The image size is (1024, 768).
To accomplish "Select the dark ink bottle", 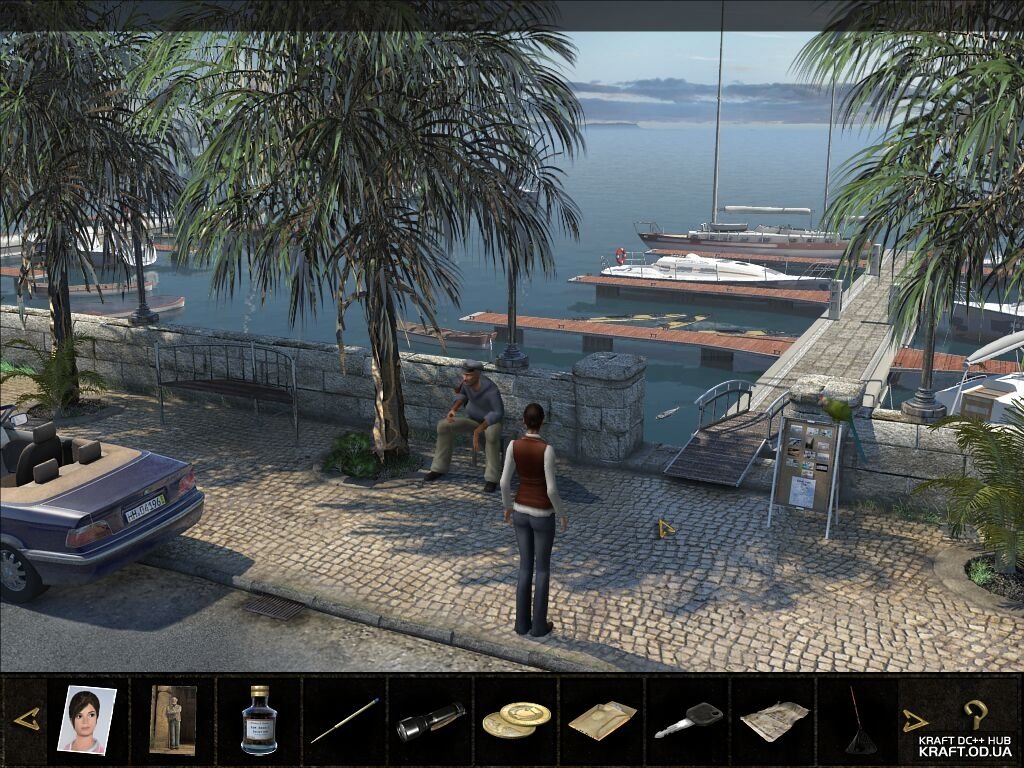I will [259, 719].
